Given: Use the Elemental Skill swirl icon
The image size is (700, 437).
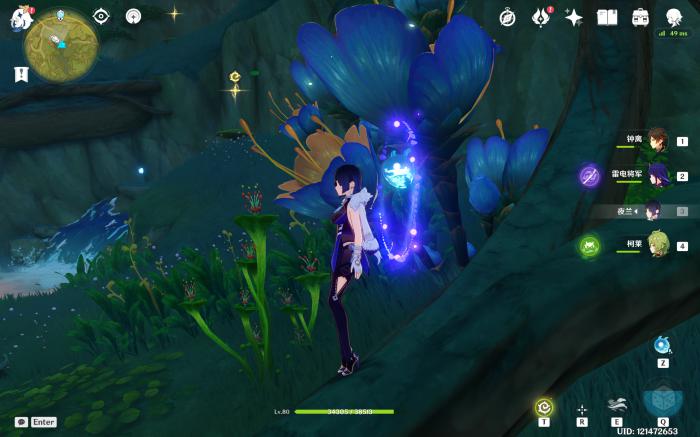Looking at the screenshot, I should [617, 404].
